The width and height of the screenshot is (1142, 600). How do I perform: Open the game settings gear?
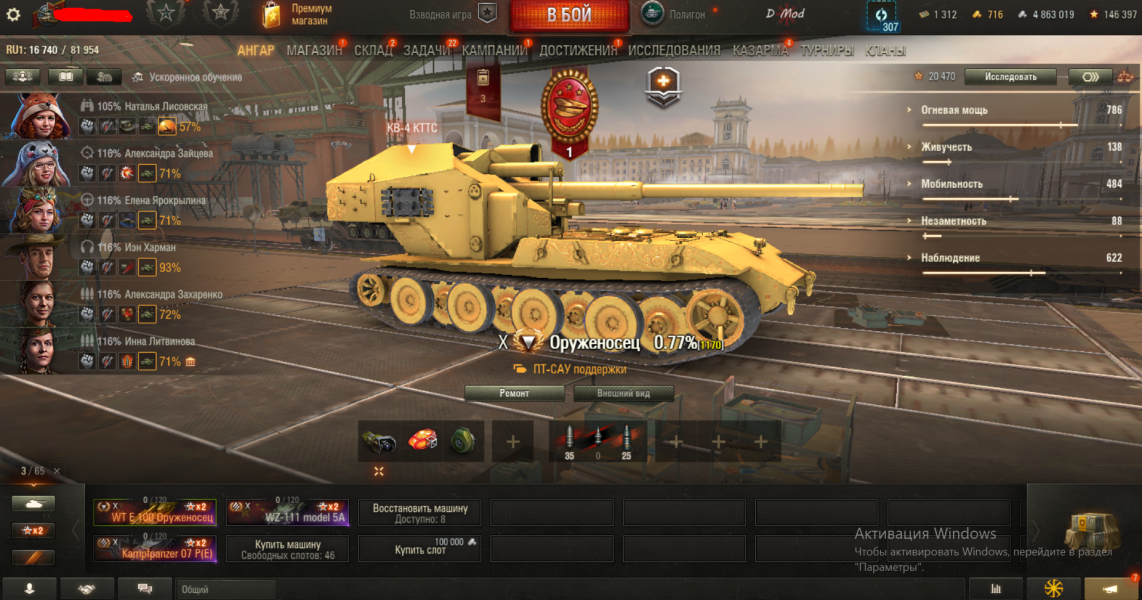(13, 15)
